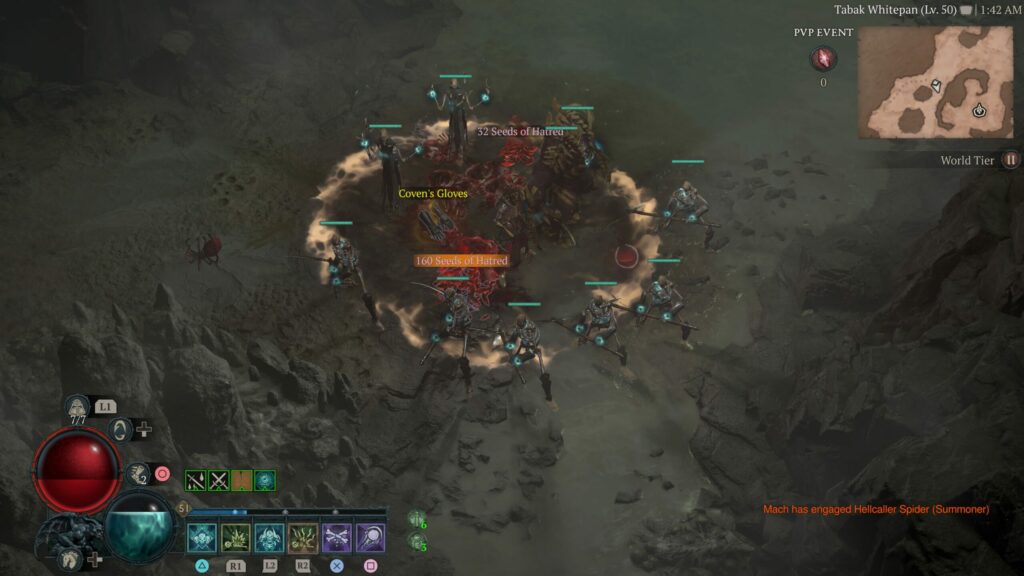Screen dimensions: 1024x576
Task: Inspect the orange buff icon
Action: pyautogui.click(x=242, y=481)
